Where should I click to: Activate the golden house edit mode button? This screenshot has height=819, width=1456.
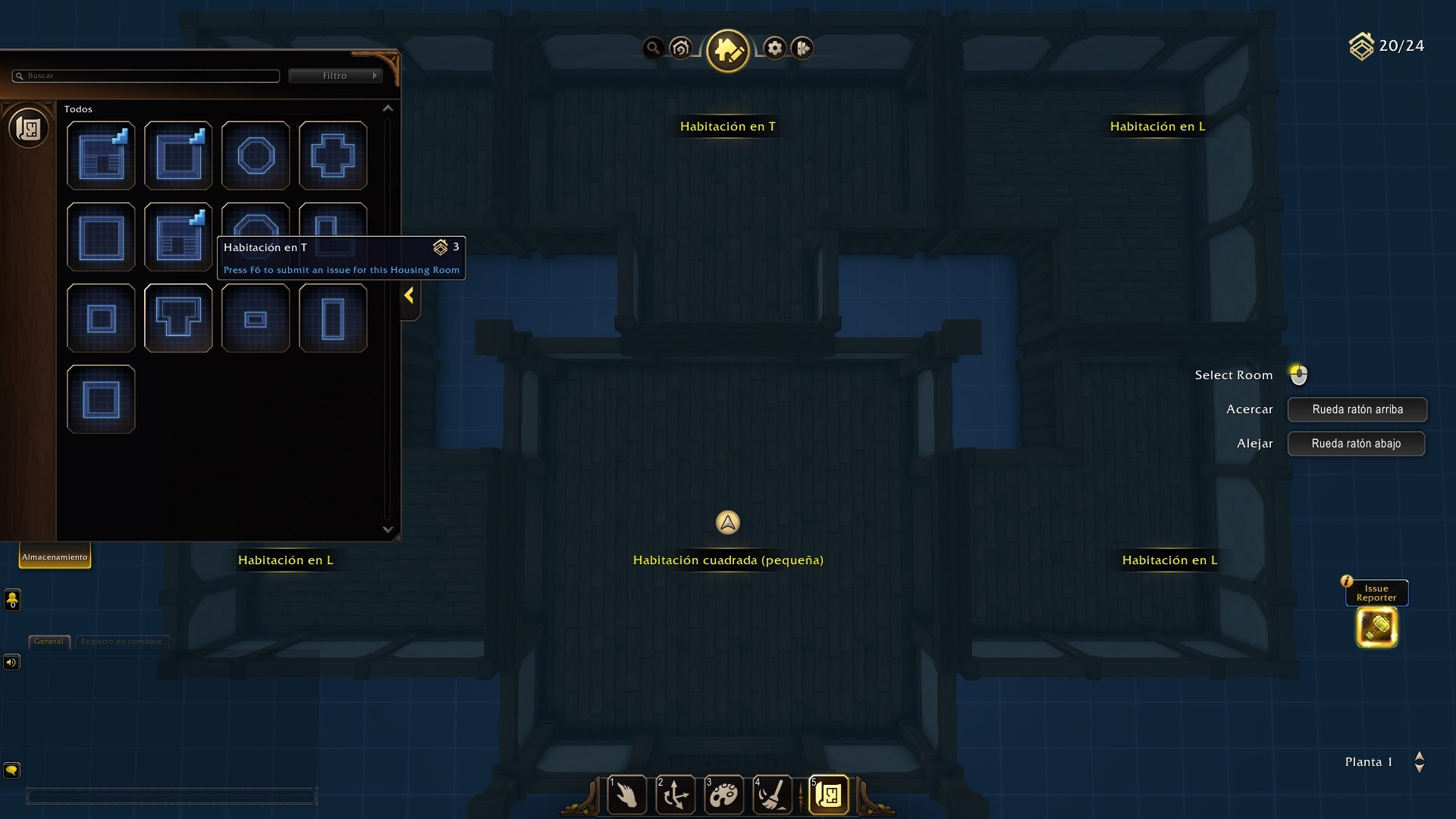pyautogui.click(x=727, y=50)
